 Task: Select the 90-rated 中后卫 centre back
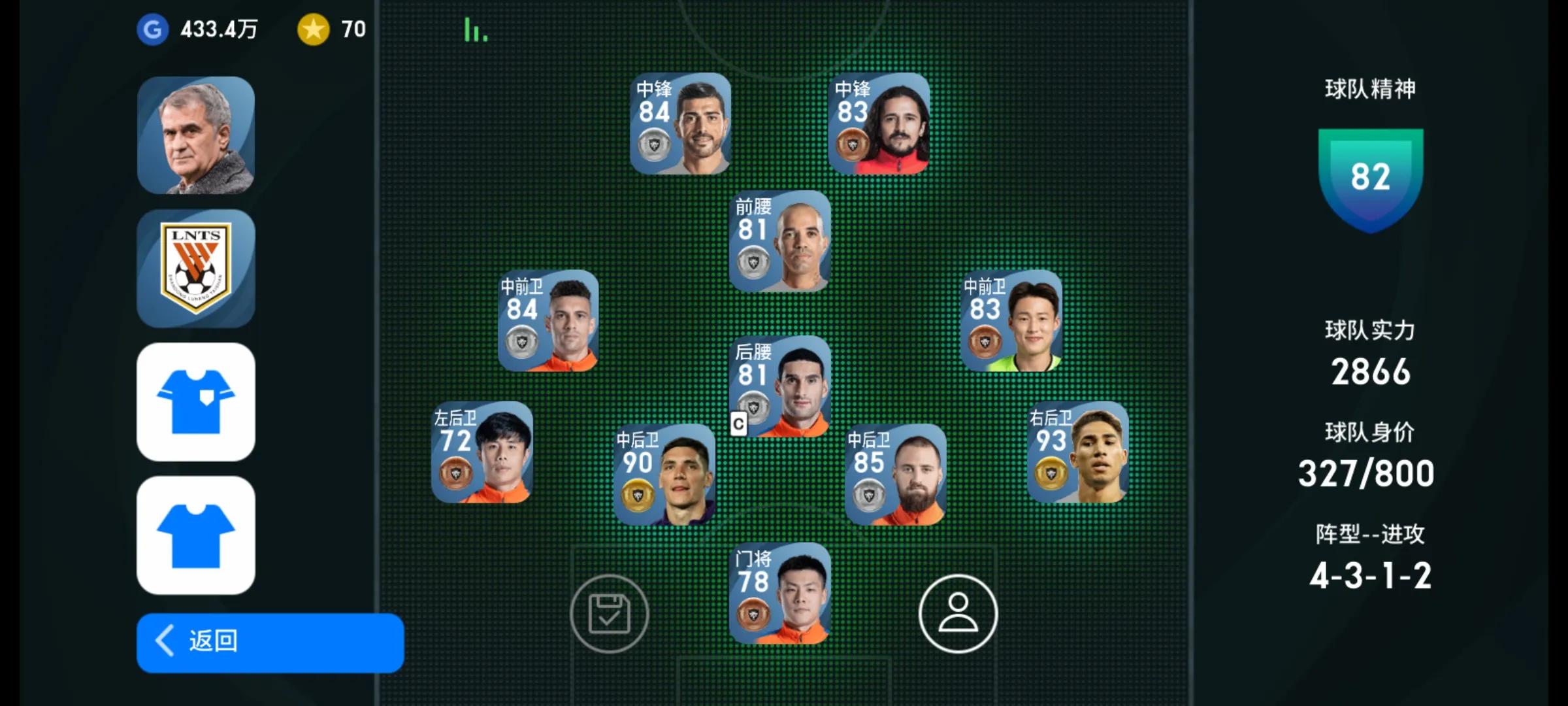(x=664, y=475)
